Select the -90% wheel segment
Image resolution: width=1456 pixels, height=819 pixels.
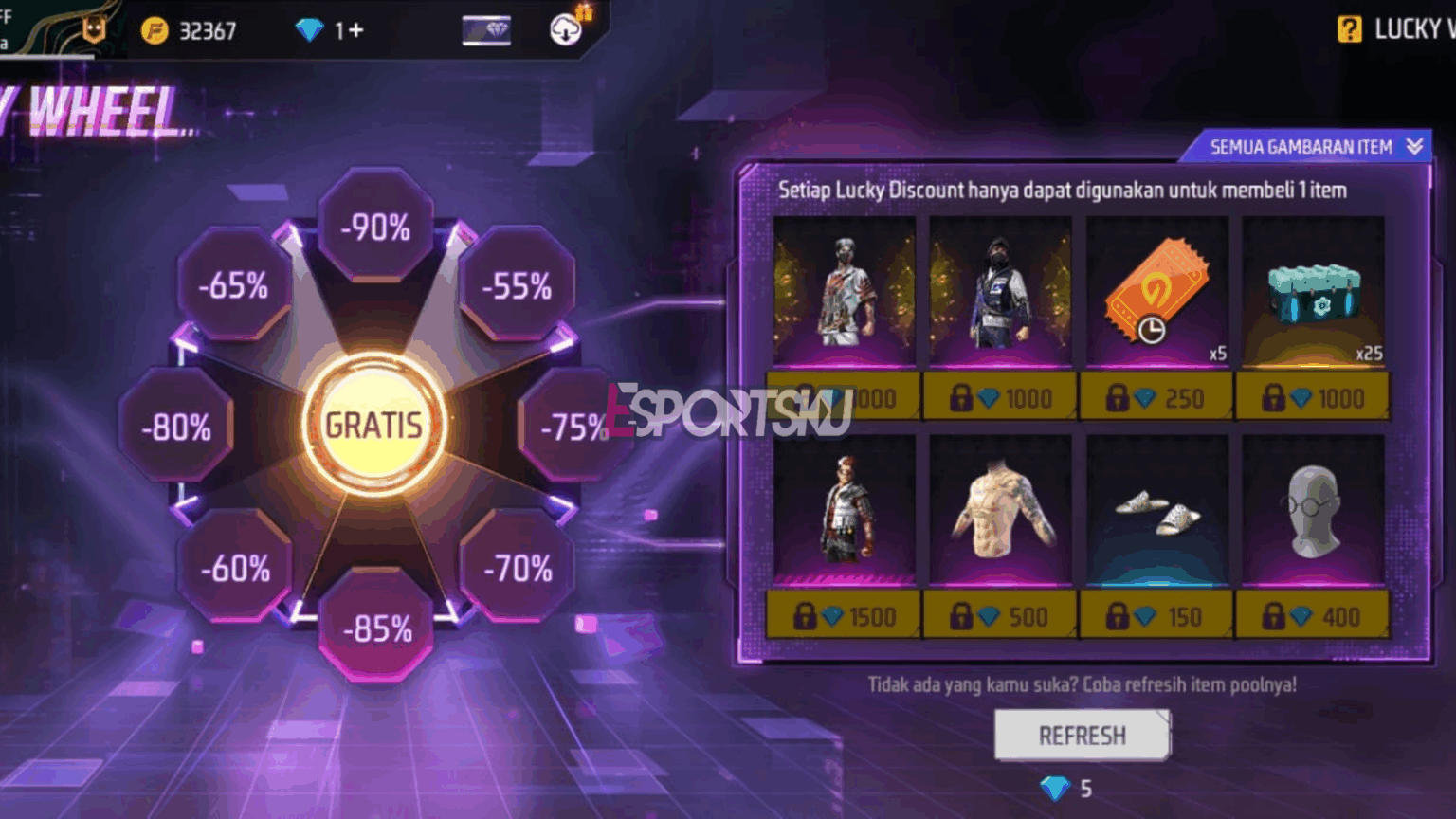pos(373,226)
